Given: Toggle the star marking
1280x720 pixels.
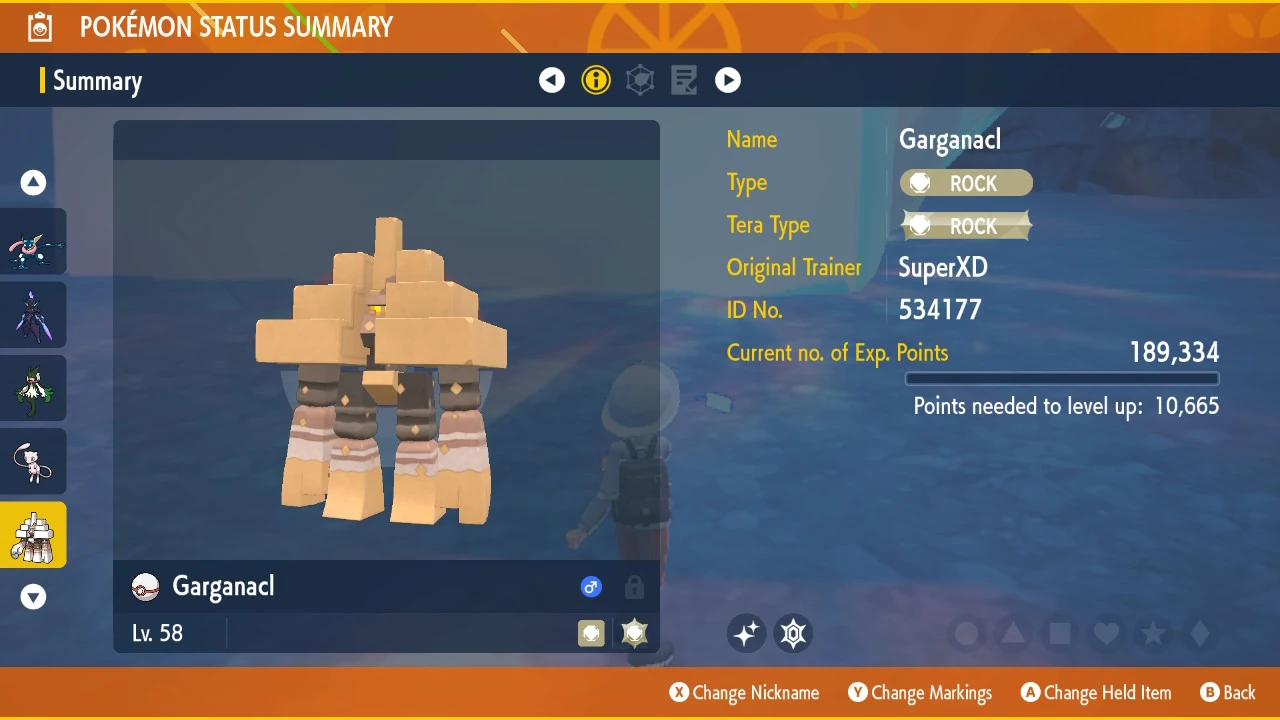Looking at the screenshot, I should [x=1152, y=633].
